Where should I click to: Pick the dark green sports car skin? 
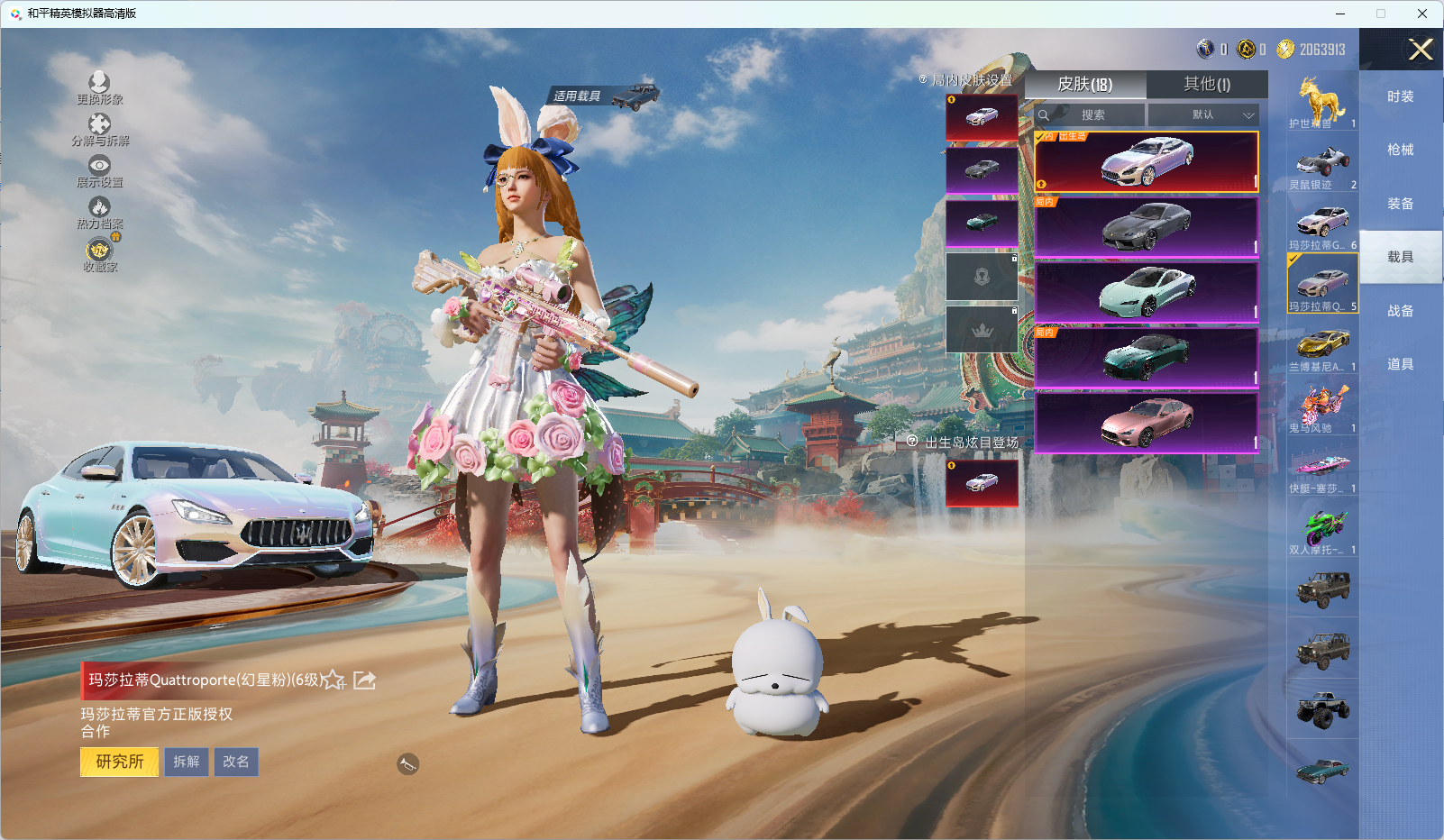tap(1146, 358)
